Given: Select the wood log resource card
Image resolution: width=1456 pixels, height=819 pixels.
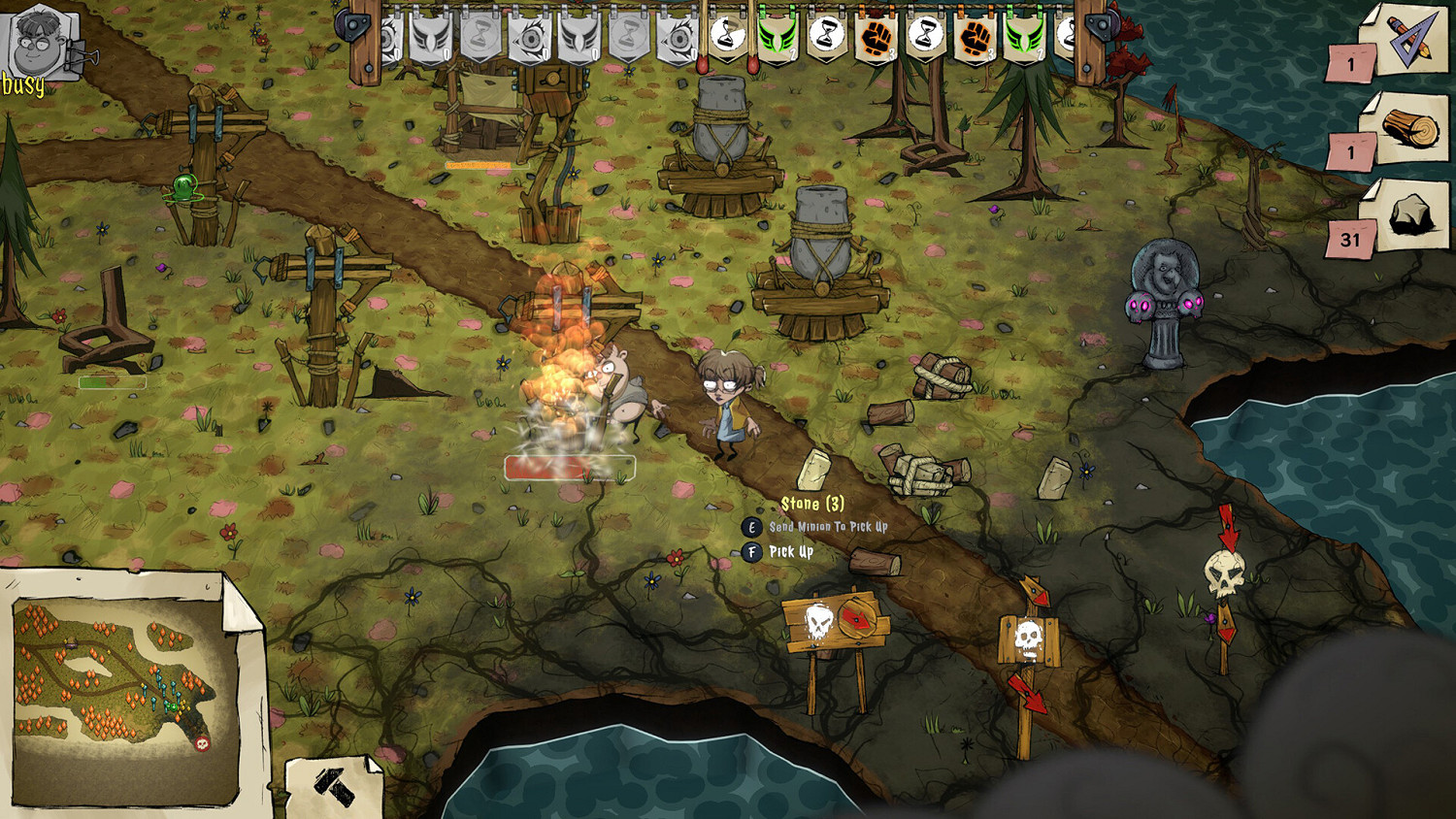Looking at the screenshot, I should point(1409,129).
